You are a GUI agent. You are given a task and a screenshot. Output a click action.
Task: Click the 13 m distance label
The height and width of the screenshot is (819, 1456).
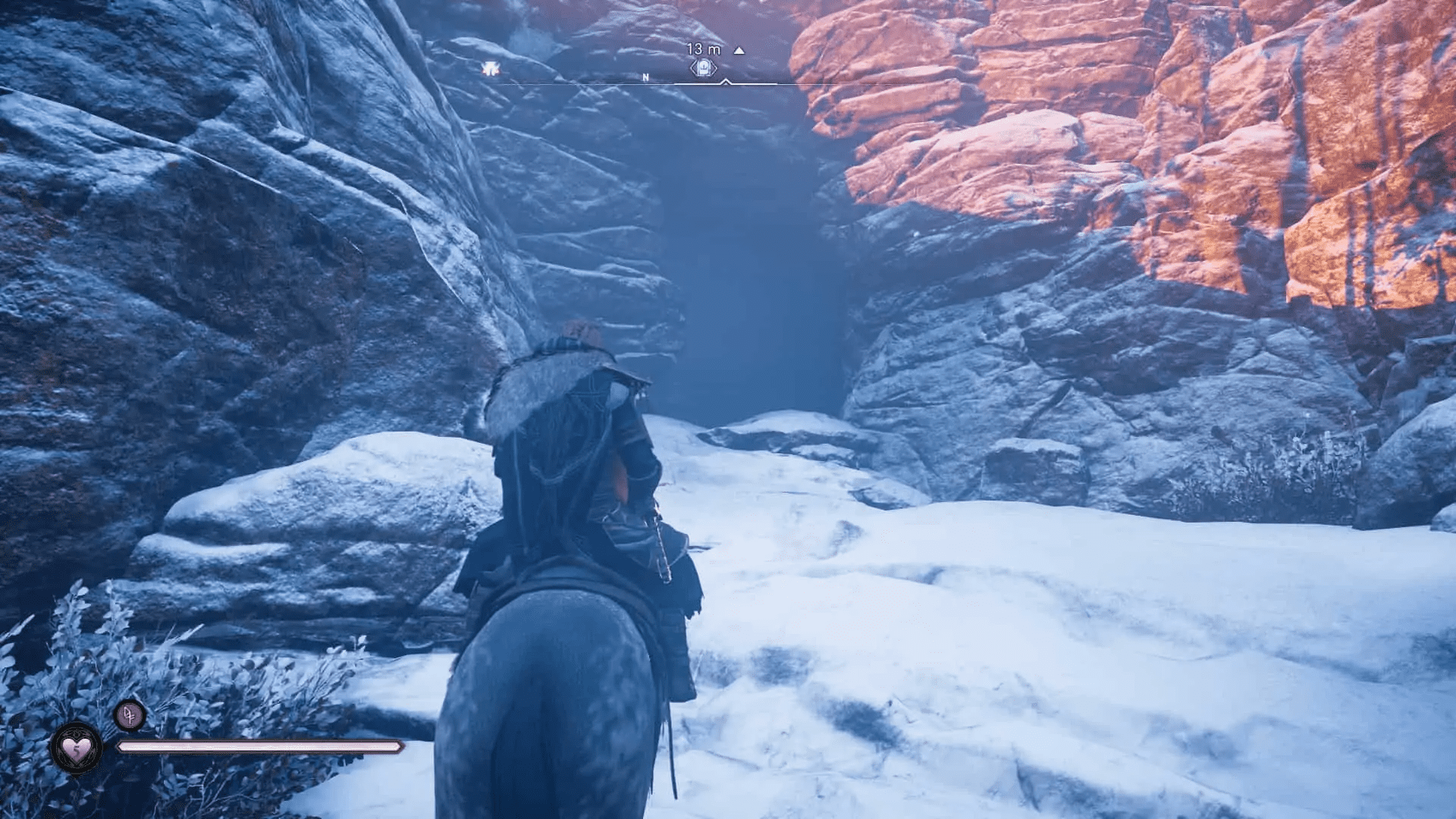pos(703,47)
